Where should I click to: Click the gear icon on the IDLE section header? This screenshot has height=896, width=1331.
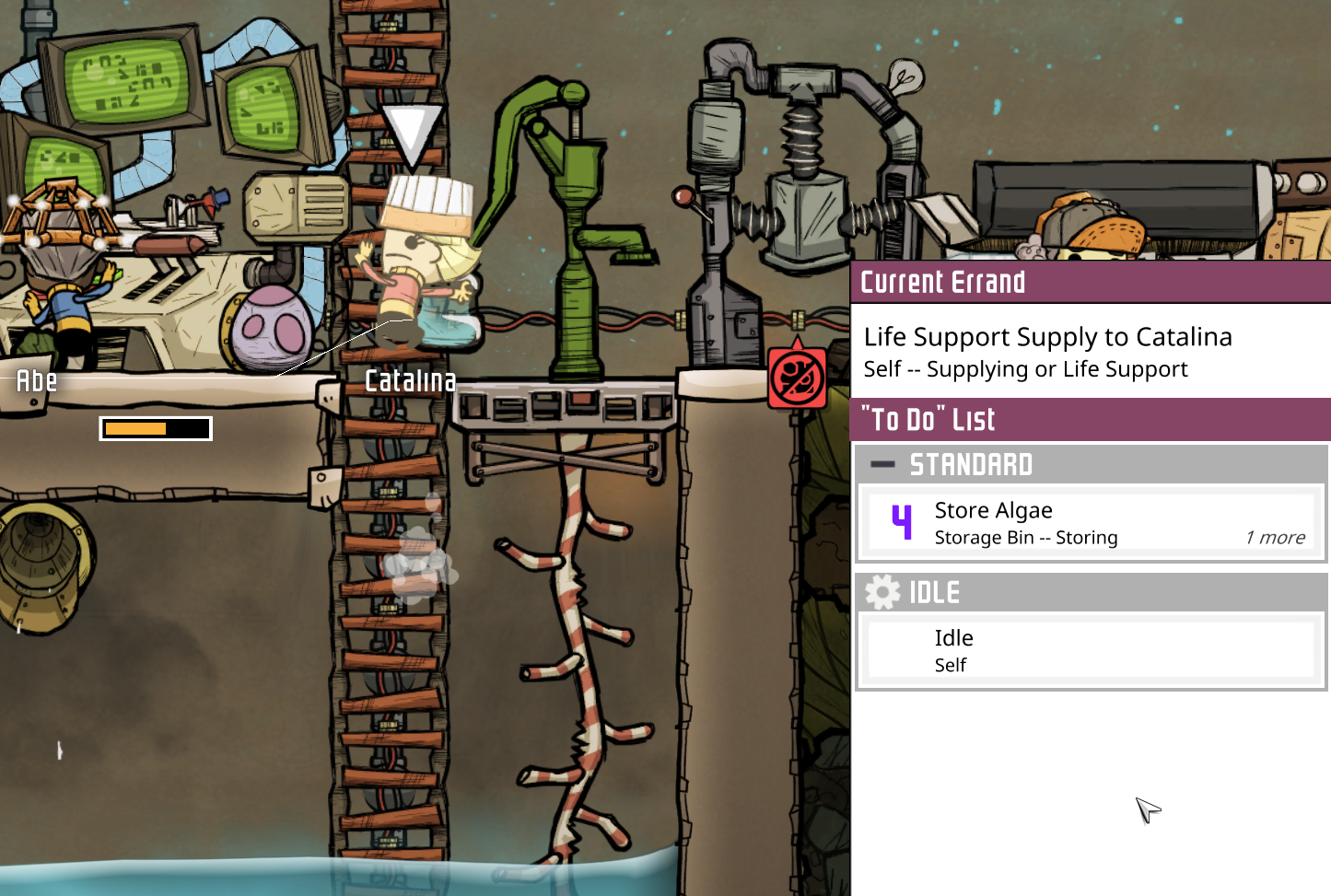(x=883, y=592)
